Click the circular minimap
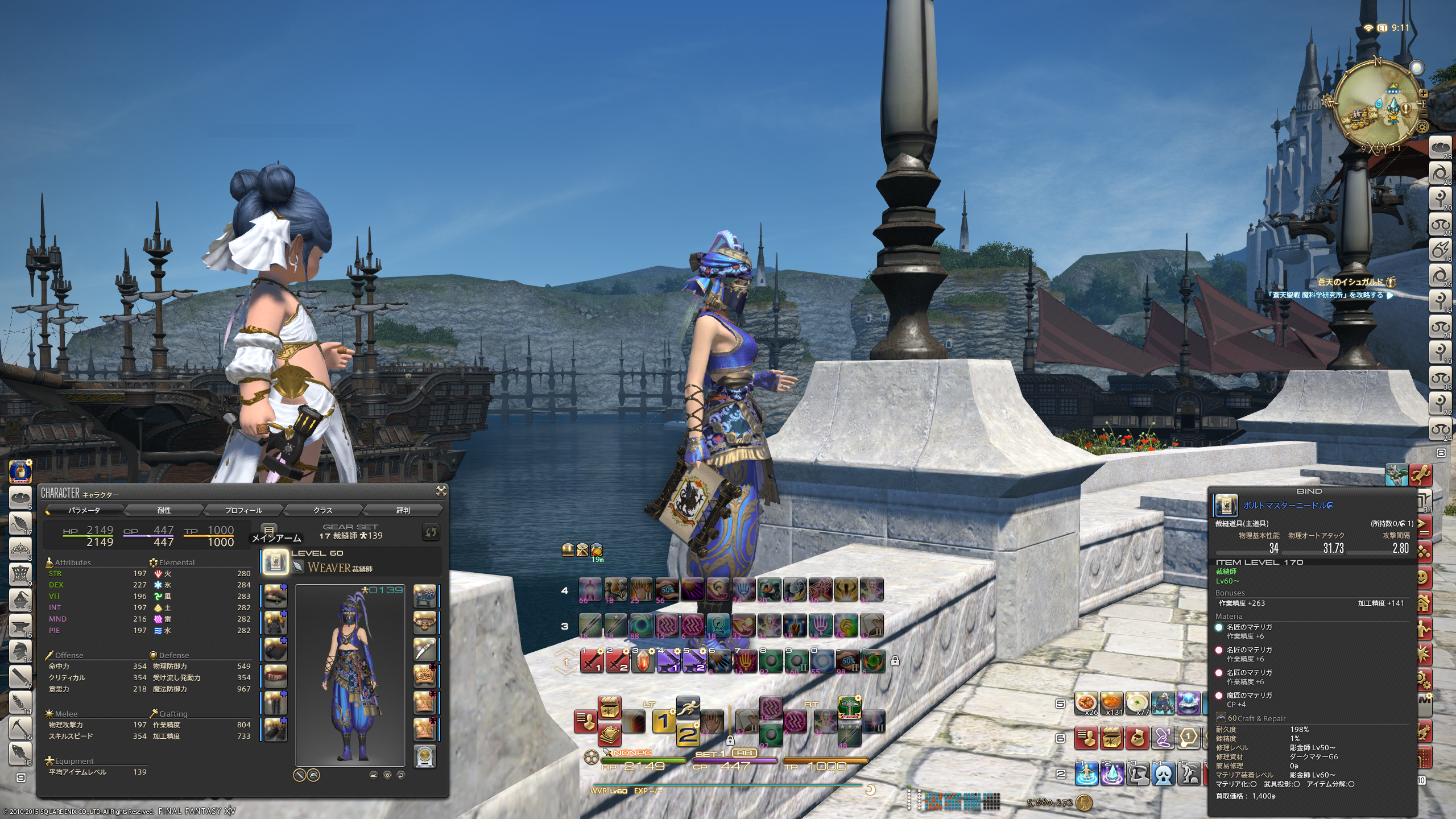The image size is (1456, 819). tap(1378, 105)
